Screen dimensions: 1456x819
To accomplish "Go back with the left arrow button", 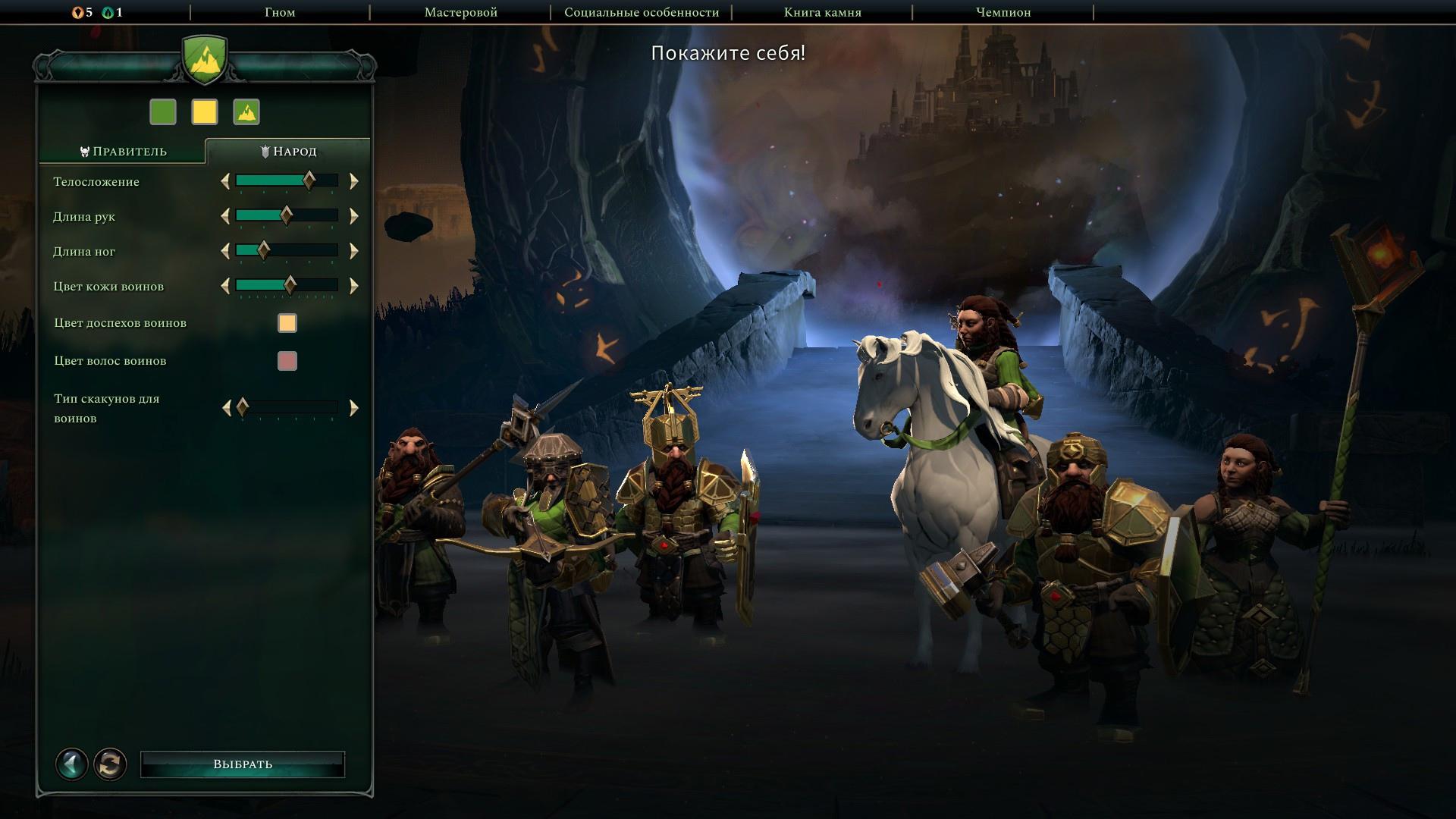I will tap(72, 764).
